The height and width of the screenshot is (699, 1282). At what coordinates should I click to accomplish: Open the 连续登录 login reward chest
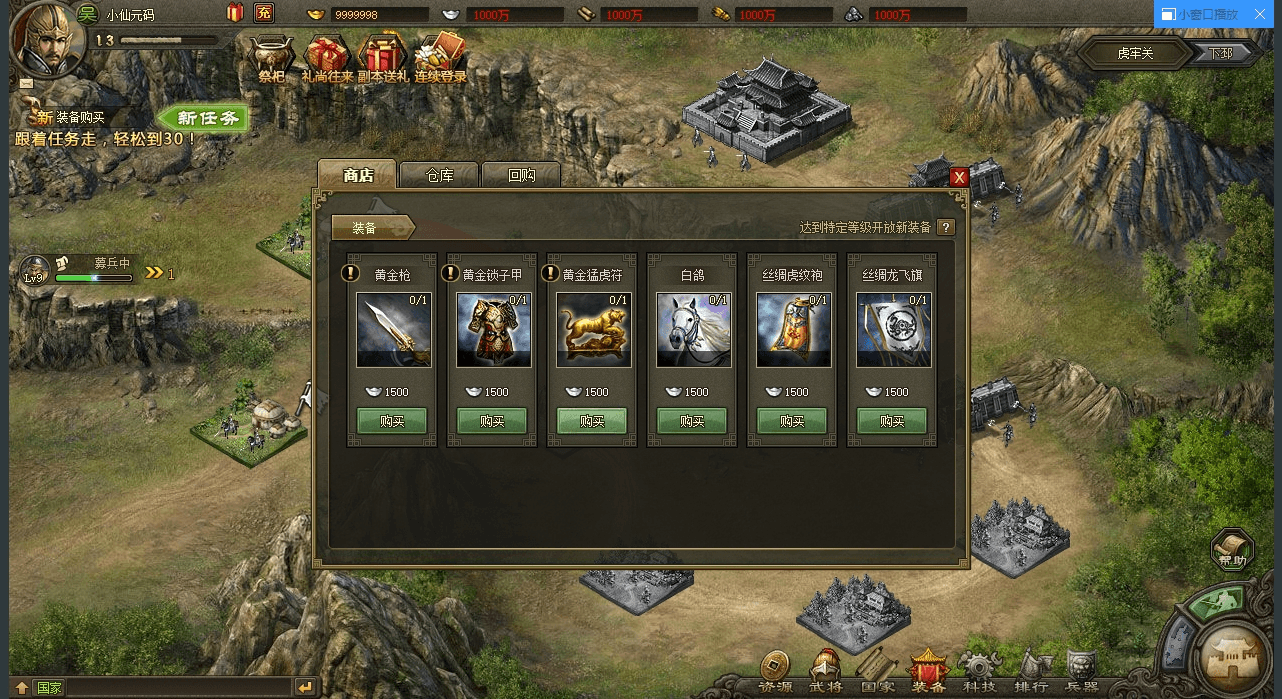(441, 58)
